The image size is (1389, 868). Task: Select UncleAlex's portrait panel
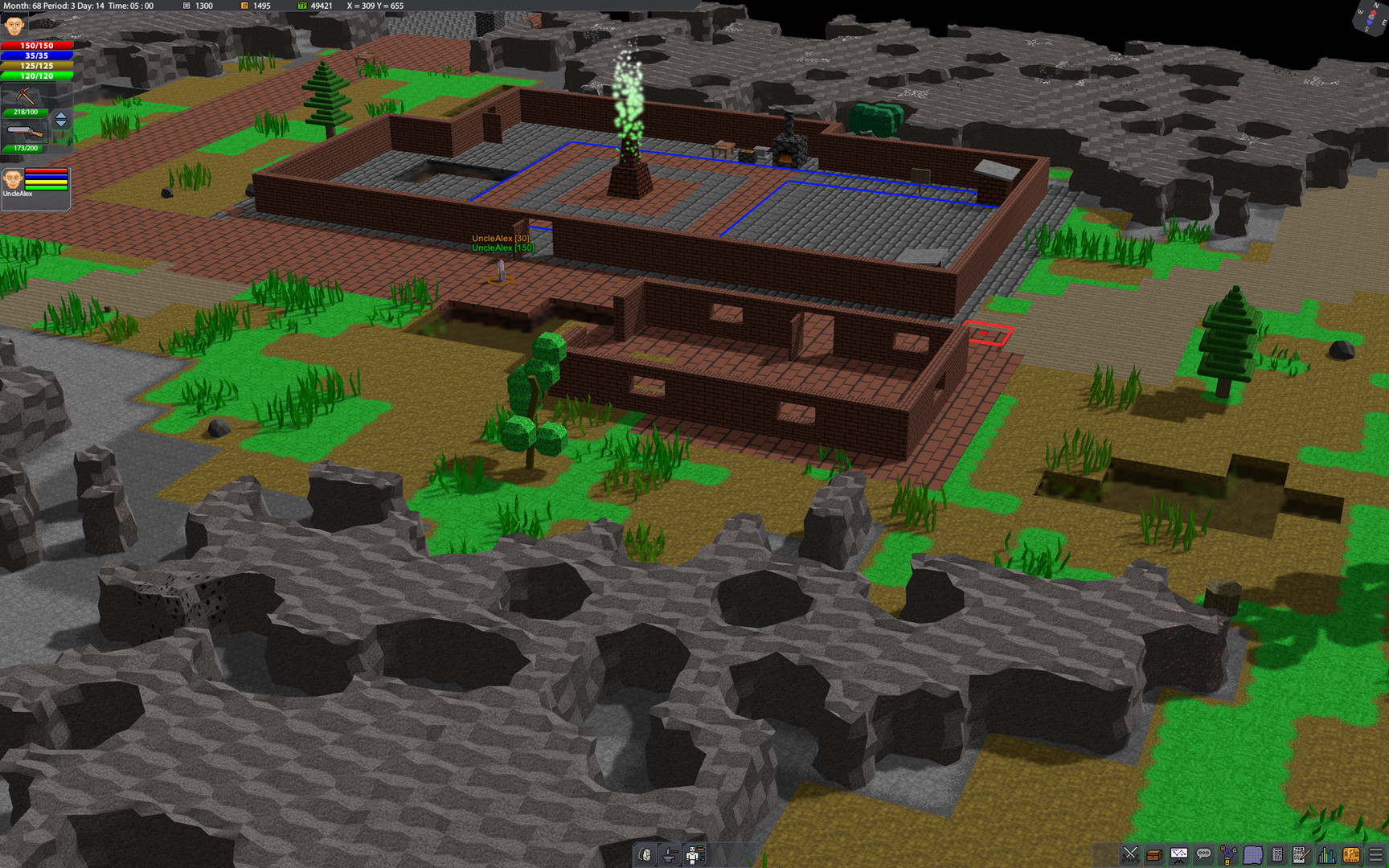[35, 186]
